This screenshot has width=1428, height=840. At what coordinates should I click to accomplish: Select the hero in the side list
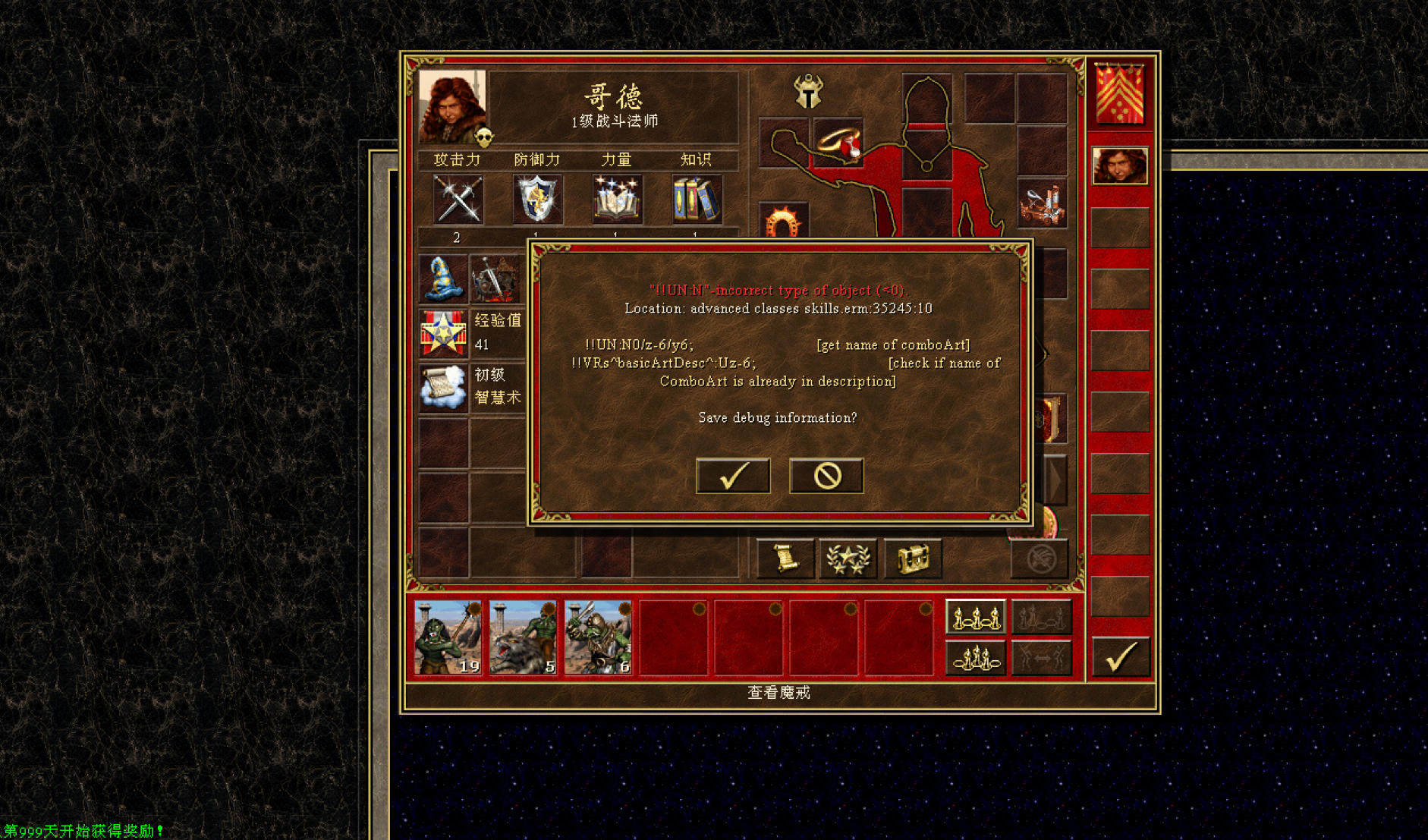tap(1120, 165)
